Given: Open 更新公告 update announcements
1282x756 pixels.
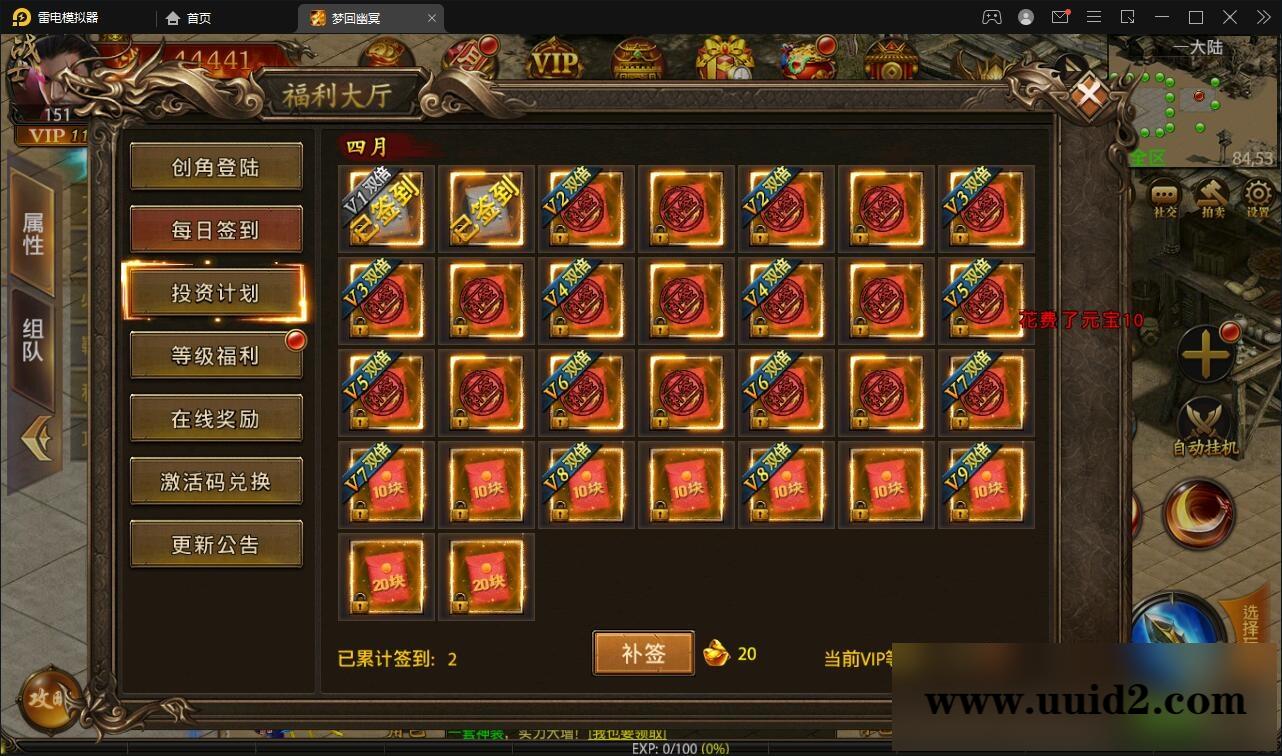Looking at the screenshot, I should coord(216,543).
